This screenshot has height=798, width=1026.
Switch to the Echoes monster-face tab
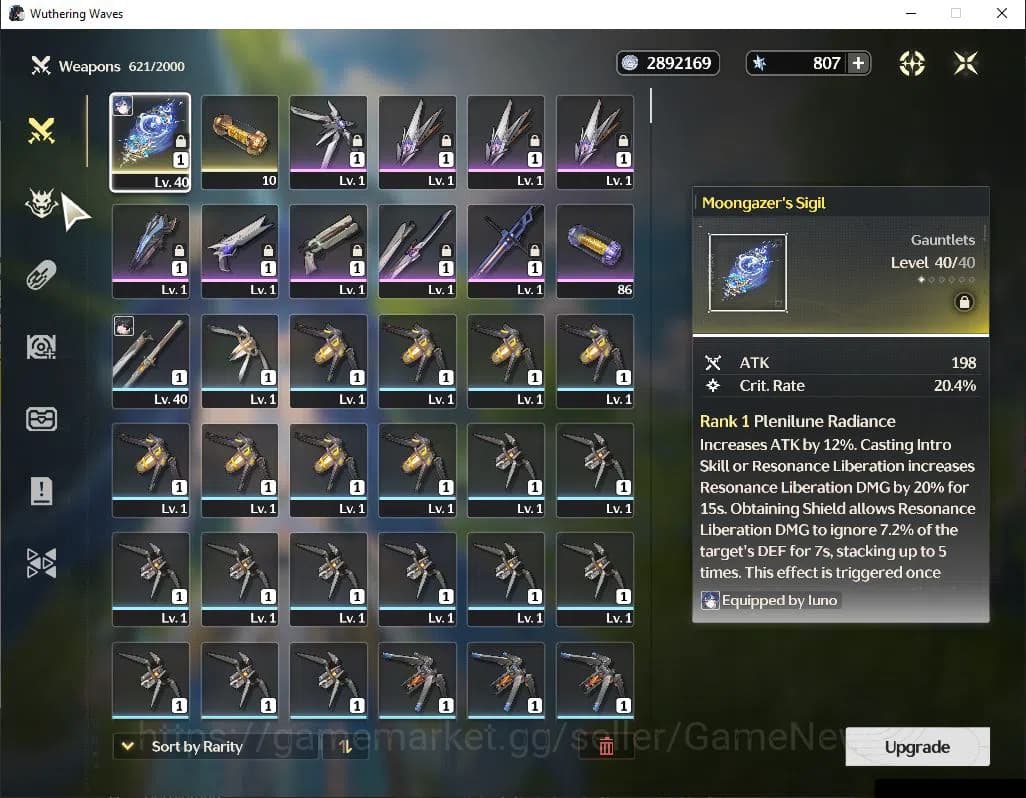click(x=41, y=205)
